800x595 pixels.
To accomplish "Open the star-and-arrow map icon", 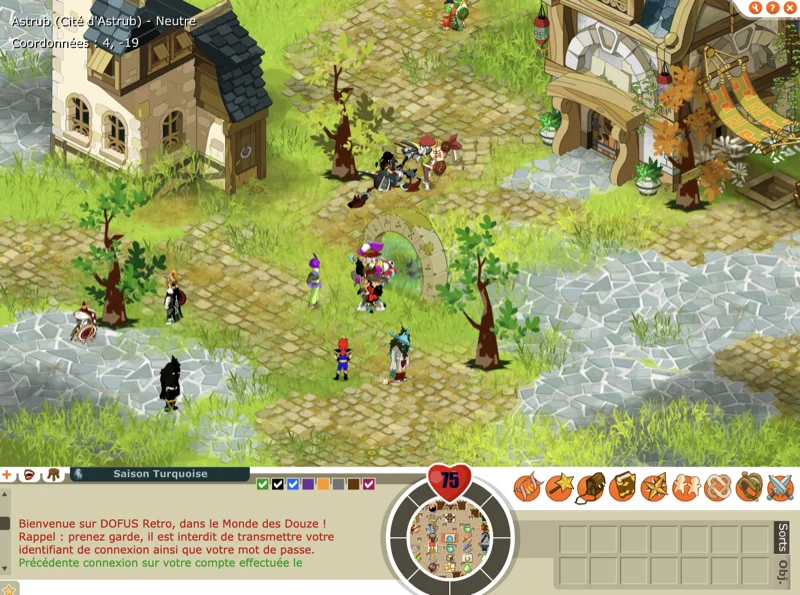I will click(654, 488).
